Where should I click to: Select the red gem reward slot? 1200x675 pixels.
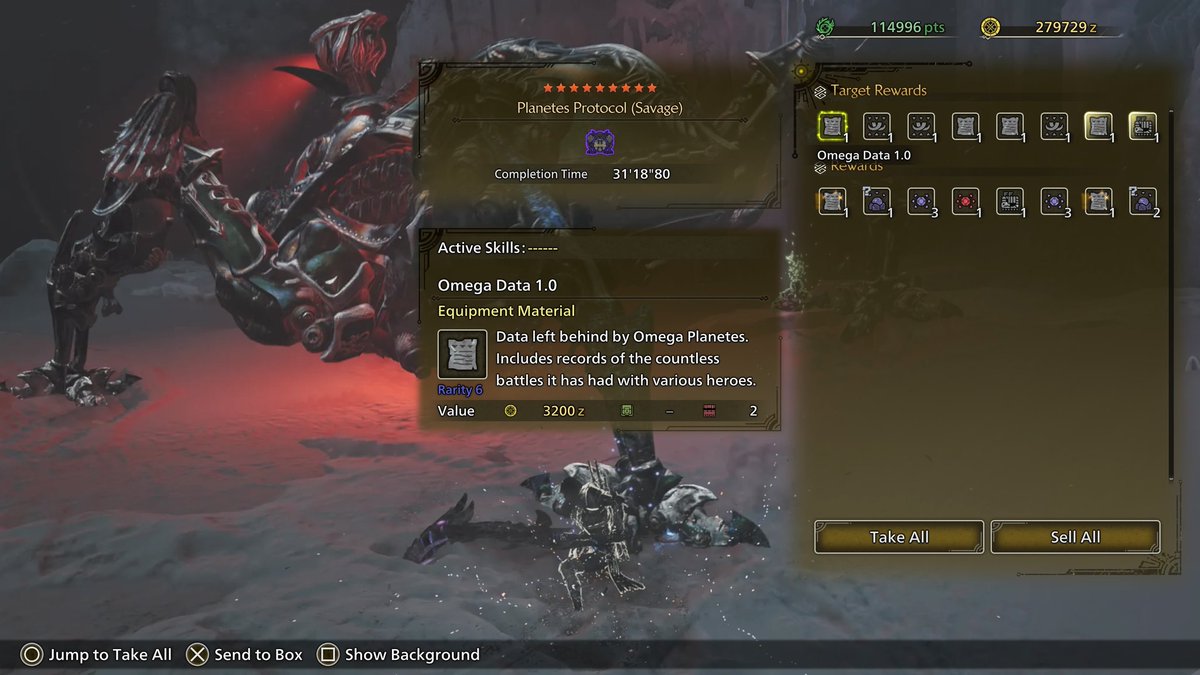tap(965, 201)
